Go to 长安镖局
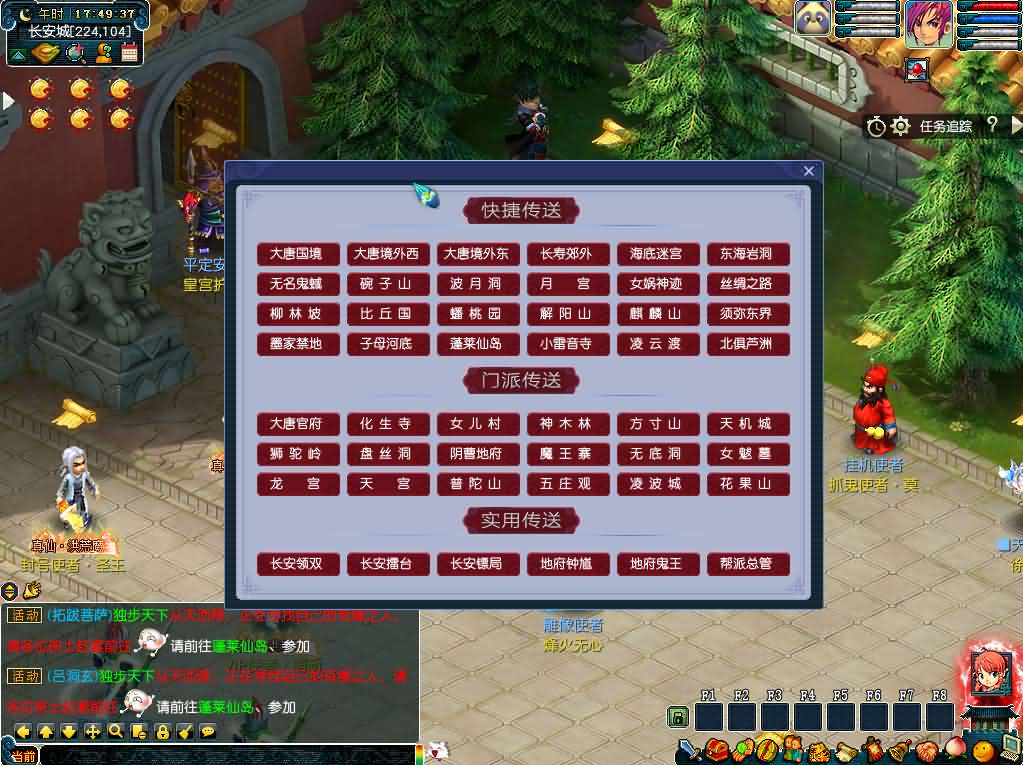Viewport: 1023px width, 765px height. pos(477,564)
